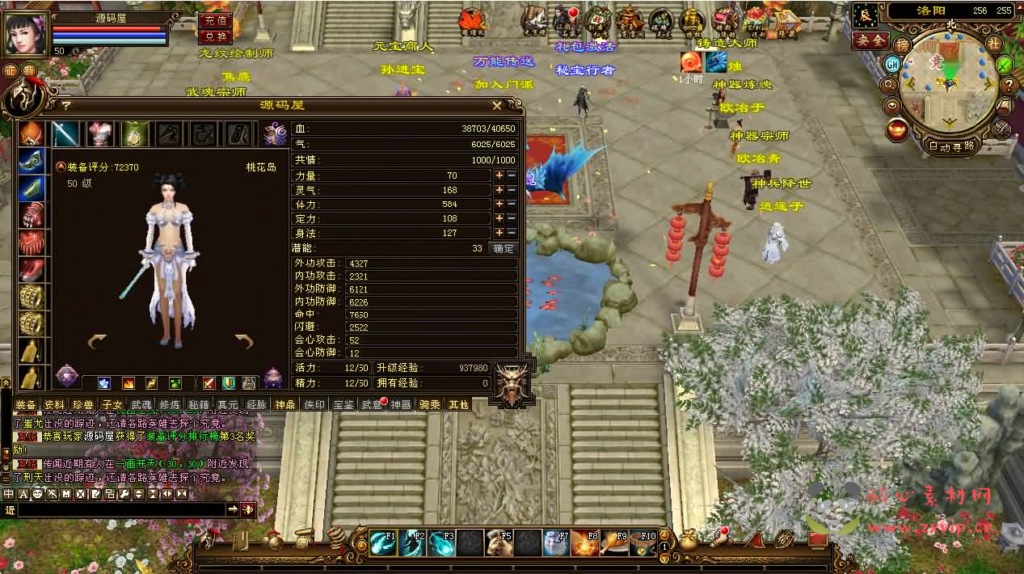Rotate character model with left arrow
This screenshot has width=1024, height=574.
(98, 341)
